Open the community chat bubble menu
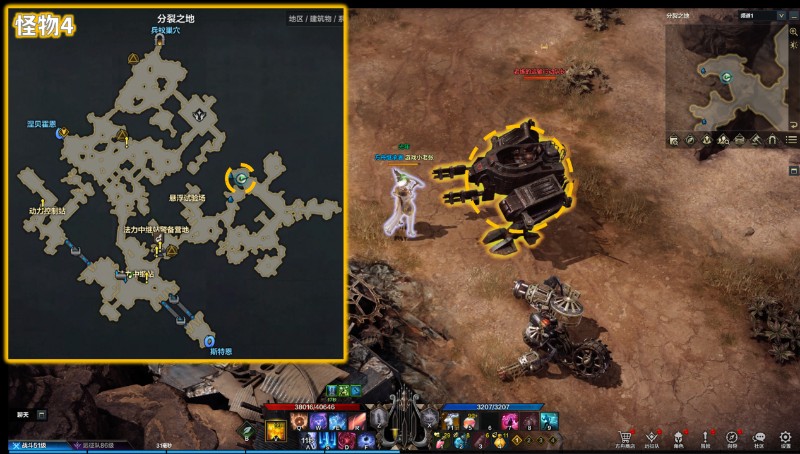800x454 pixels. point(759,436)
